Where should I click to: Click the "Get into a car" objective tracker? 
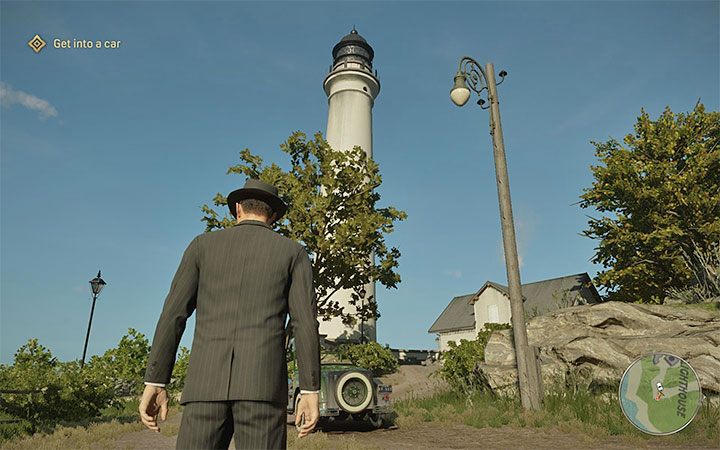click(x=76, y=43)
